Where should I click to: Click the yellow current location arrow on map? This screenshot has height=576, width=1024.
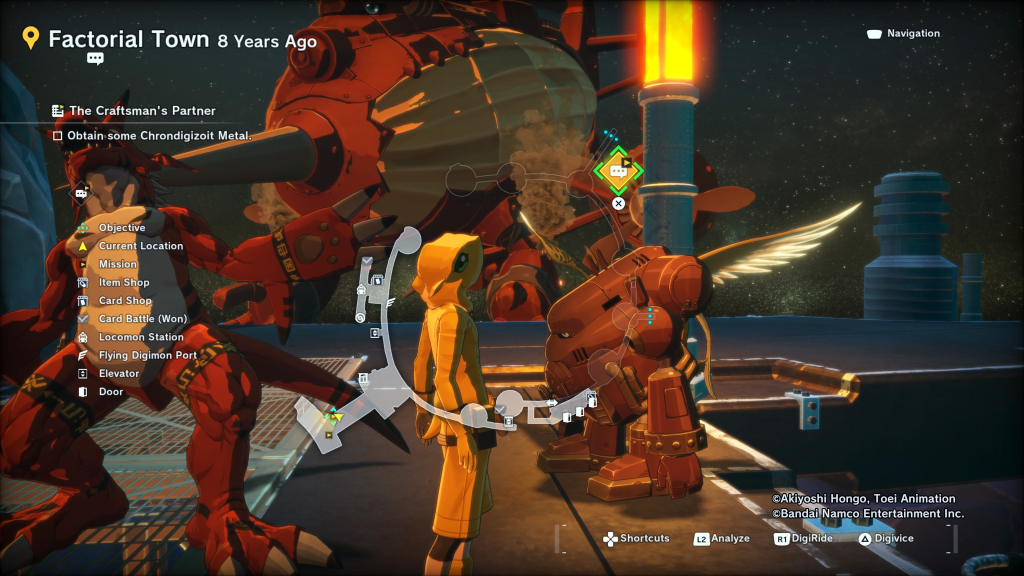[x=338, y=417]
